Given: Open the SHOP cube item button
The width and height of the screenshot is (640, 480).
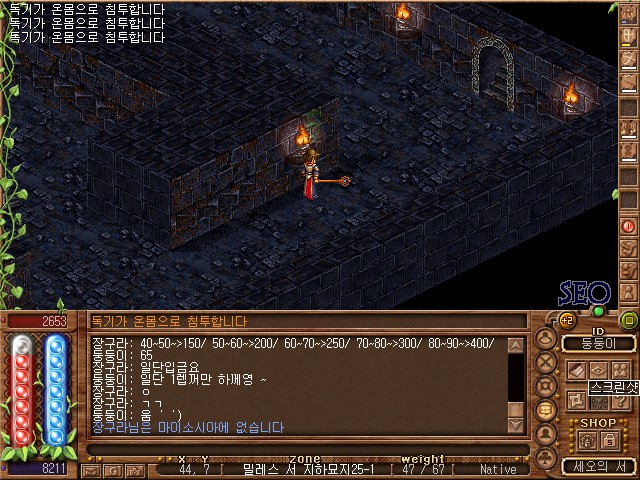Looking at the screenshot, I should click(x=588, y=440).
